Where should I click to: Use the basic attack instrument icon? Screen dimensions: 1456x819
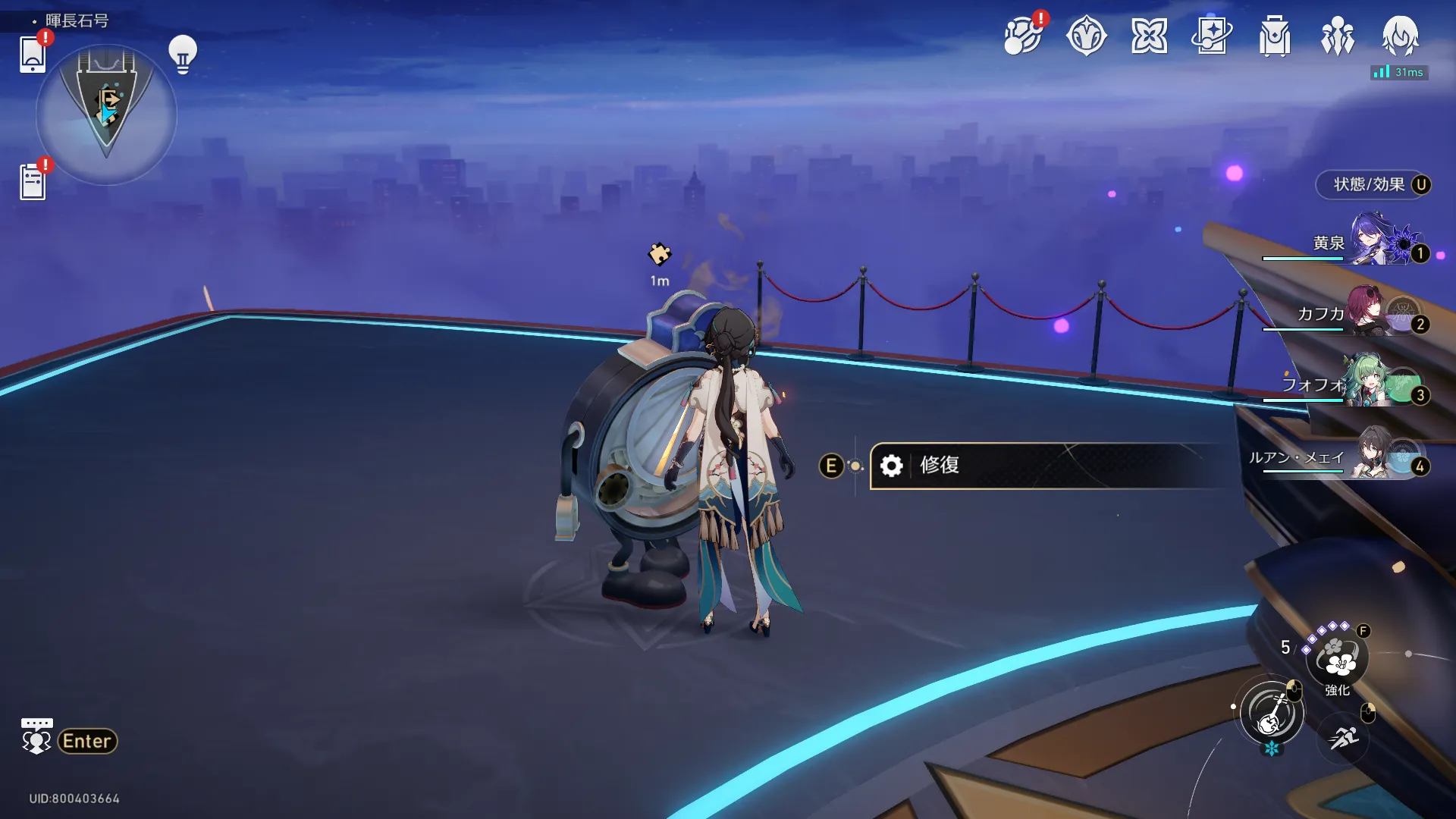coord(1272,713)
